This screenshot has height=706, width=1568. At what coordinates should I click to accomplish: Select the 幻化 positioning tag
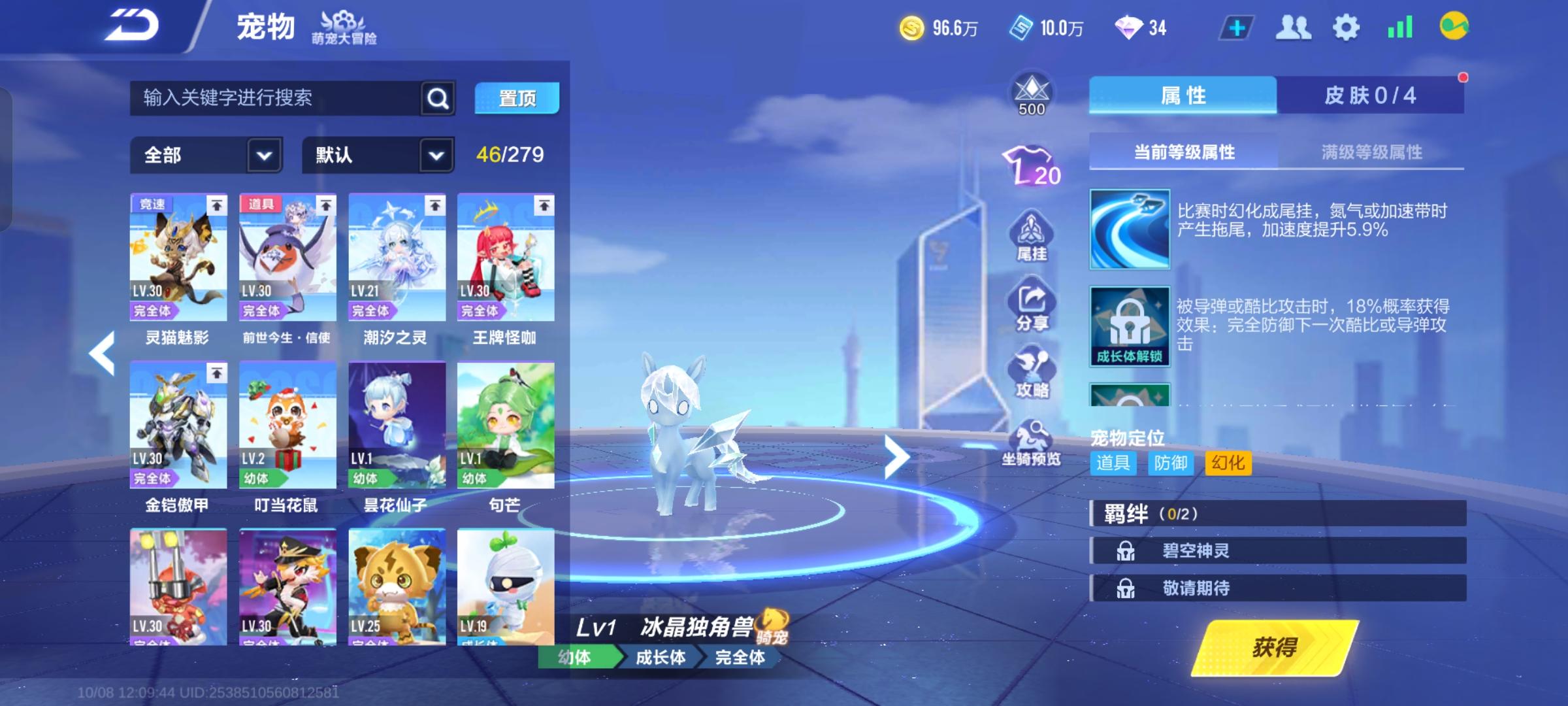[1227, 463]
